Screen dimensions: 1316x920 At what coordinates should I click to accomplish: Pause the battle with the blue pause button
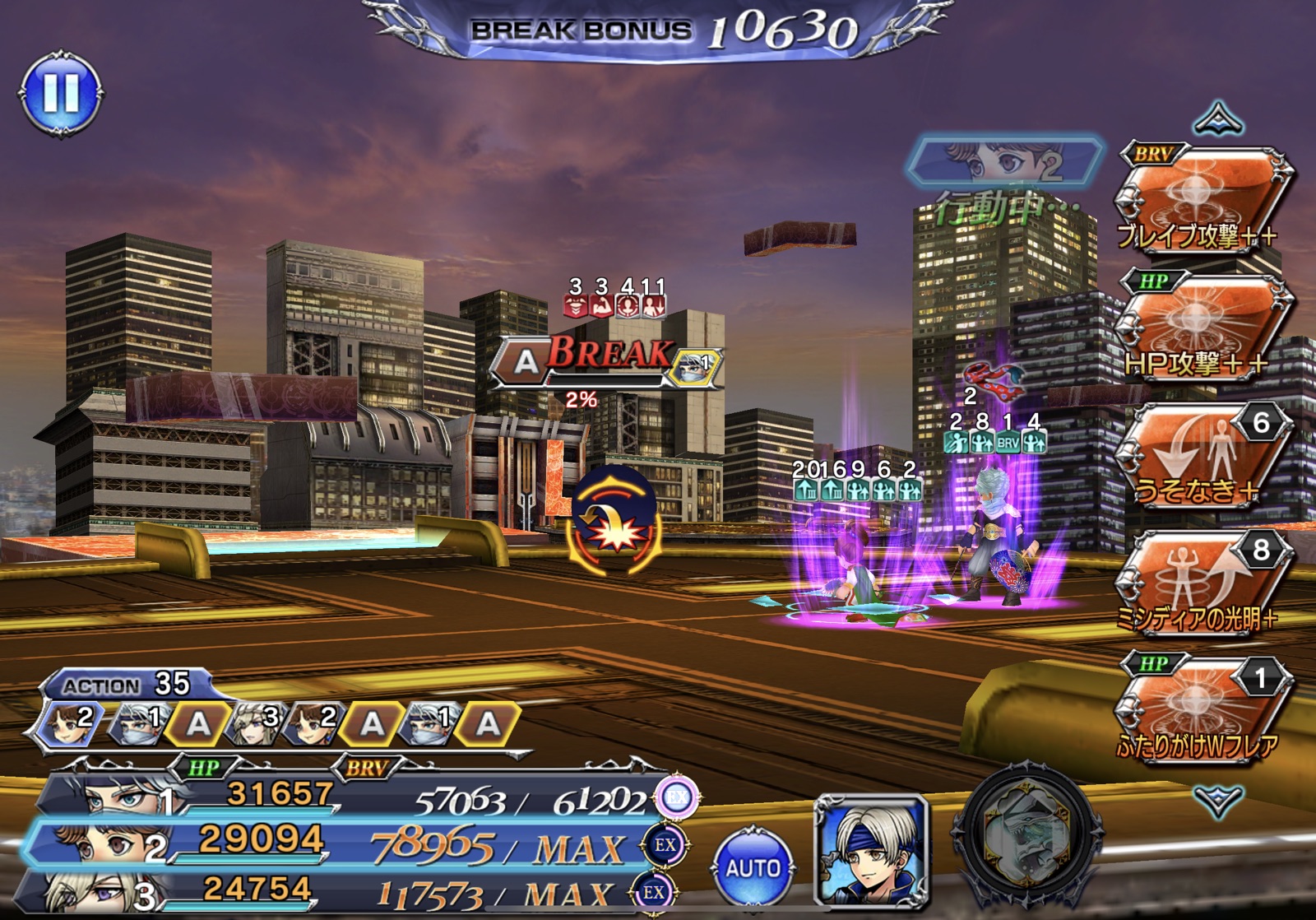(61, 93)
